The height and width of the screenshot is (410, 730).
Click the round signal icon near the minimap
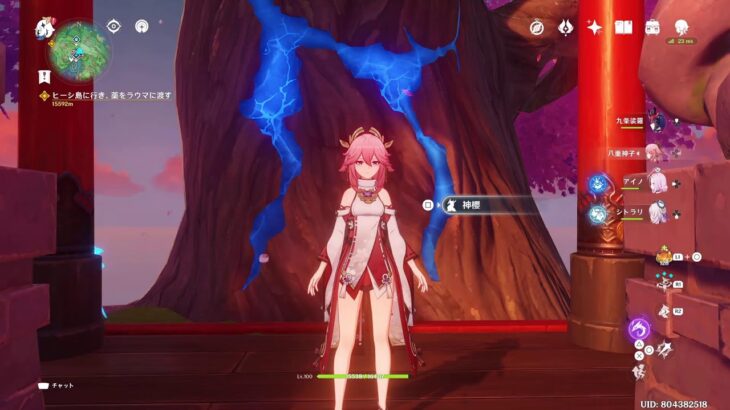[141, 26]
